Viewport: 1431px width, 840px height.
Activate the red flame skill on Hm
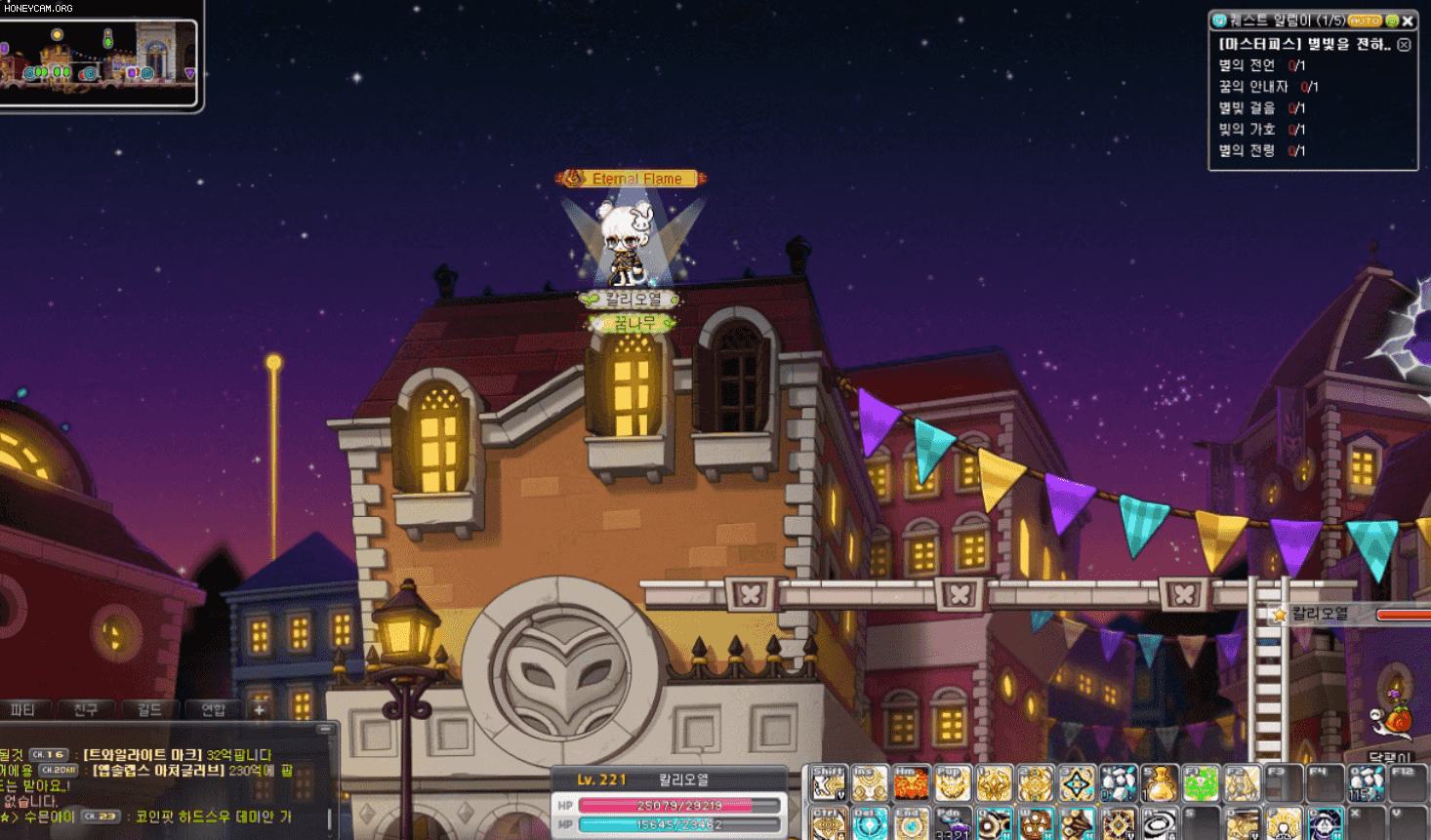(x=911, y=783)
